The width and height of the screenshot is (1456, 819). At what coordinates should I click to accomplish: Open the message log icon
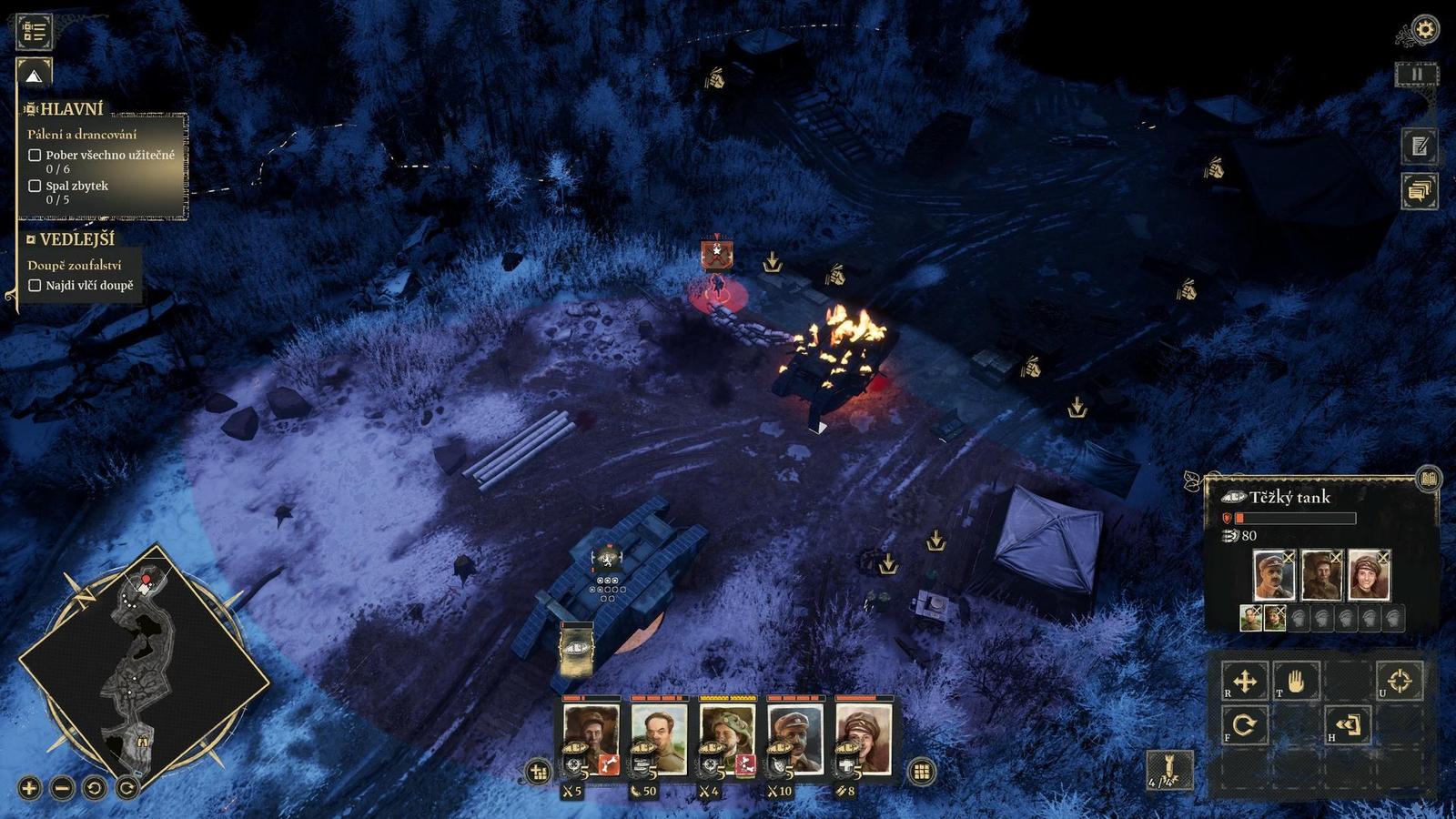tap(1419, 191)
